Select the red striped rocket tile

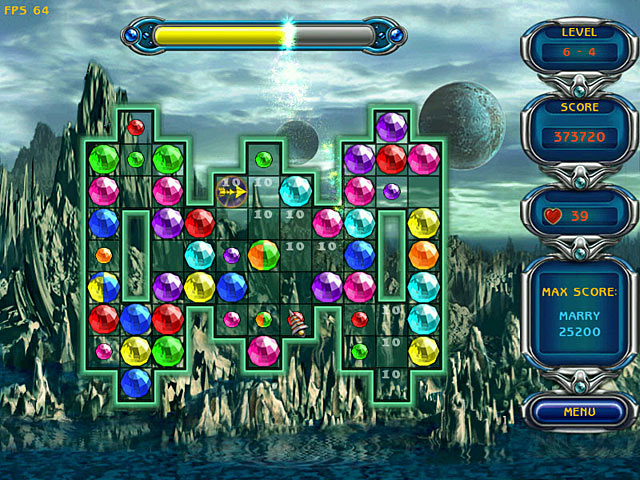point(296,321)
